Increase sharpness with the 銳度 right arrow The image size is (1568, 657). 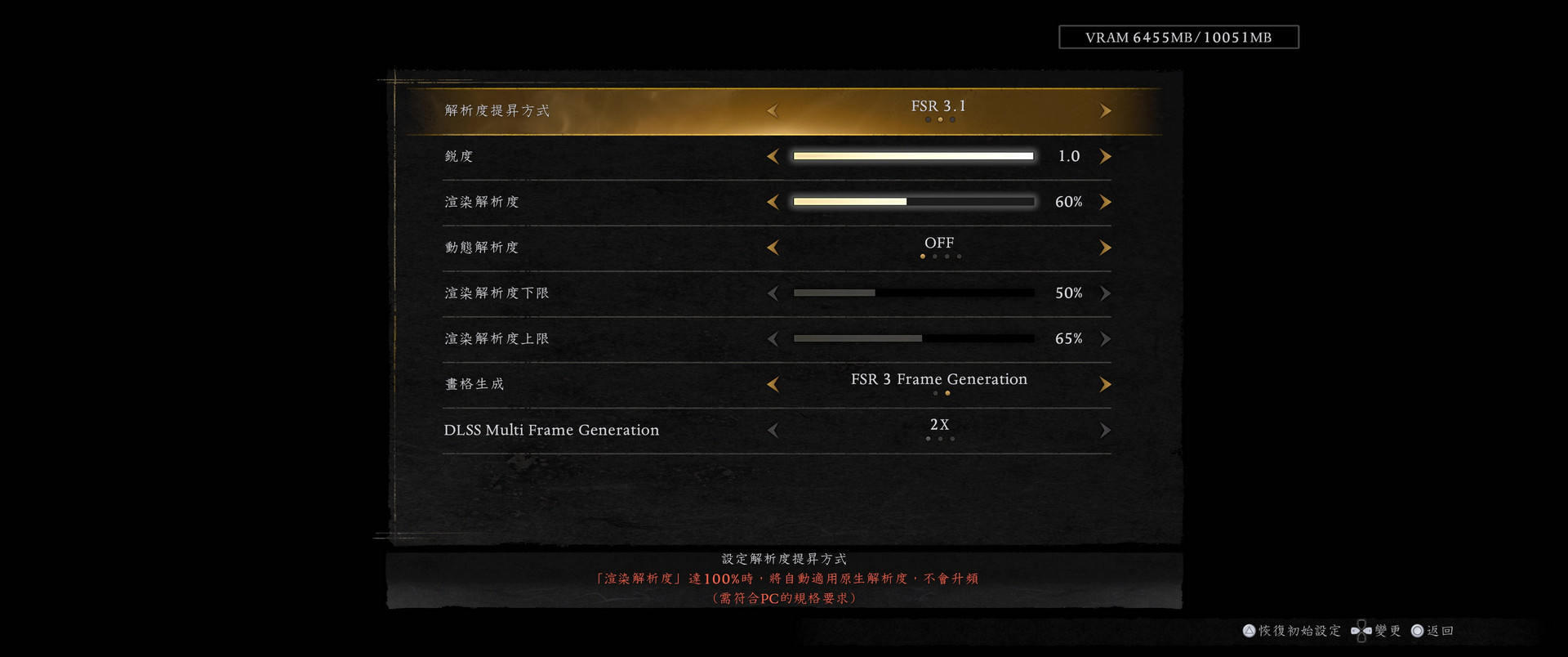click(x=1105, y=156)
